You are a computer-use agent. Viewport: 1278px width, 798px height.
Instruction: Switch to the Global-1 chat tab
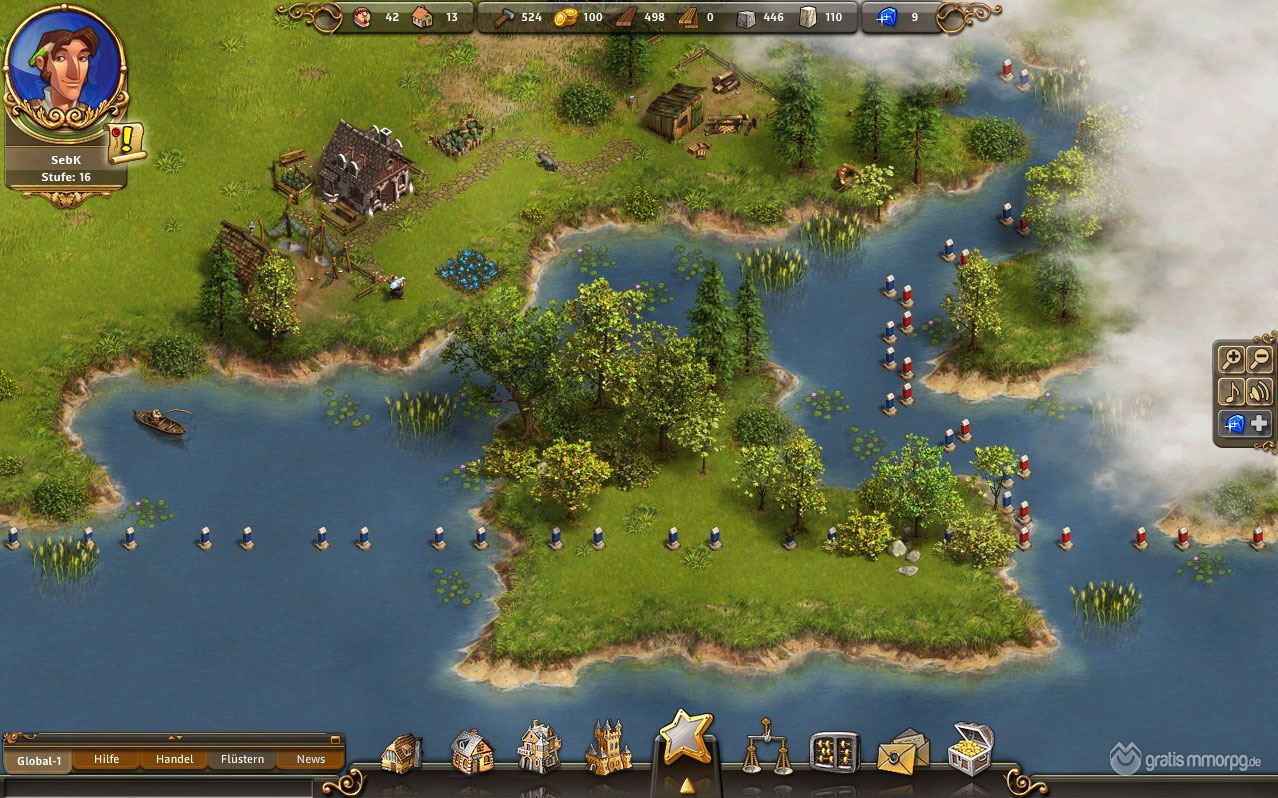pyautogui.click(x=38, y=760)
